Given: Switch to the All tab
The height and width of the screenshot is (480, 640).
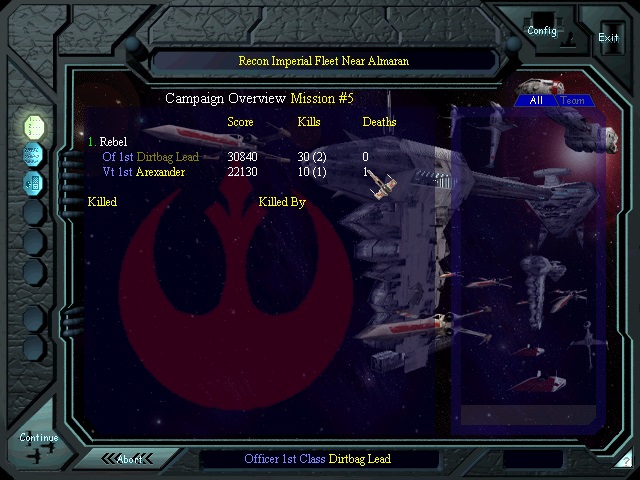Looking at the screenshot, I should click(x=536, y=100).
